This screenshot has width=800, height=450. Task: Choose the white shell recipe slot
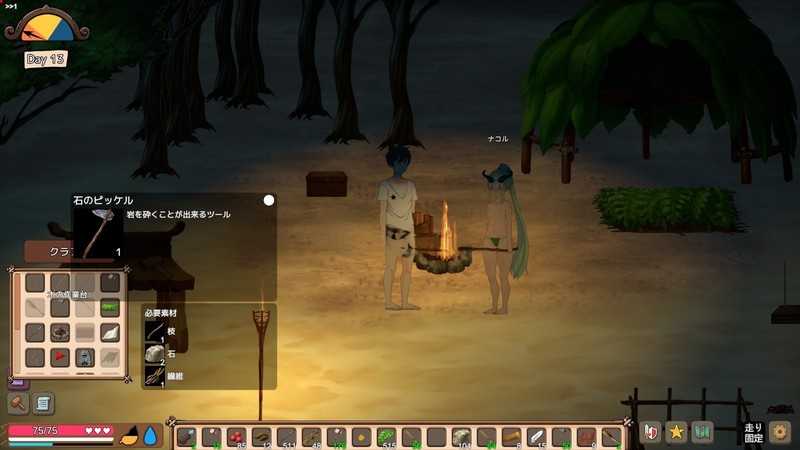pyautogui.click(x=110, y=332)
